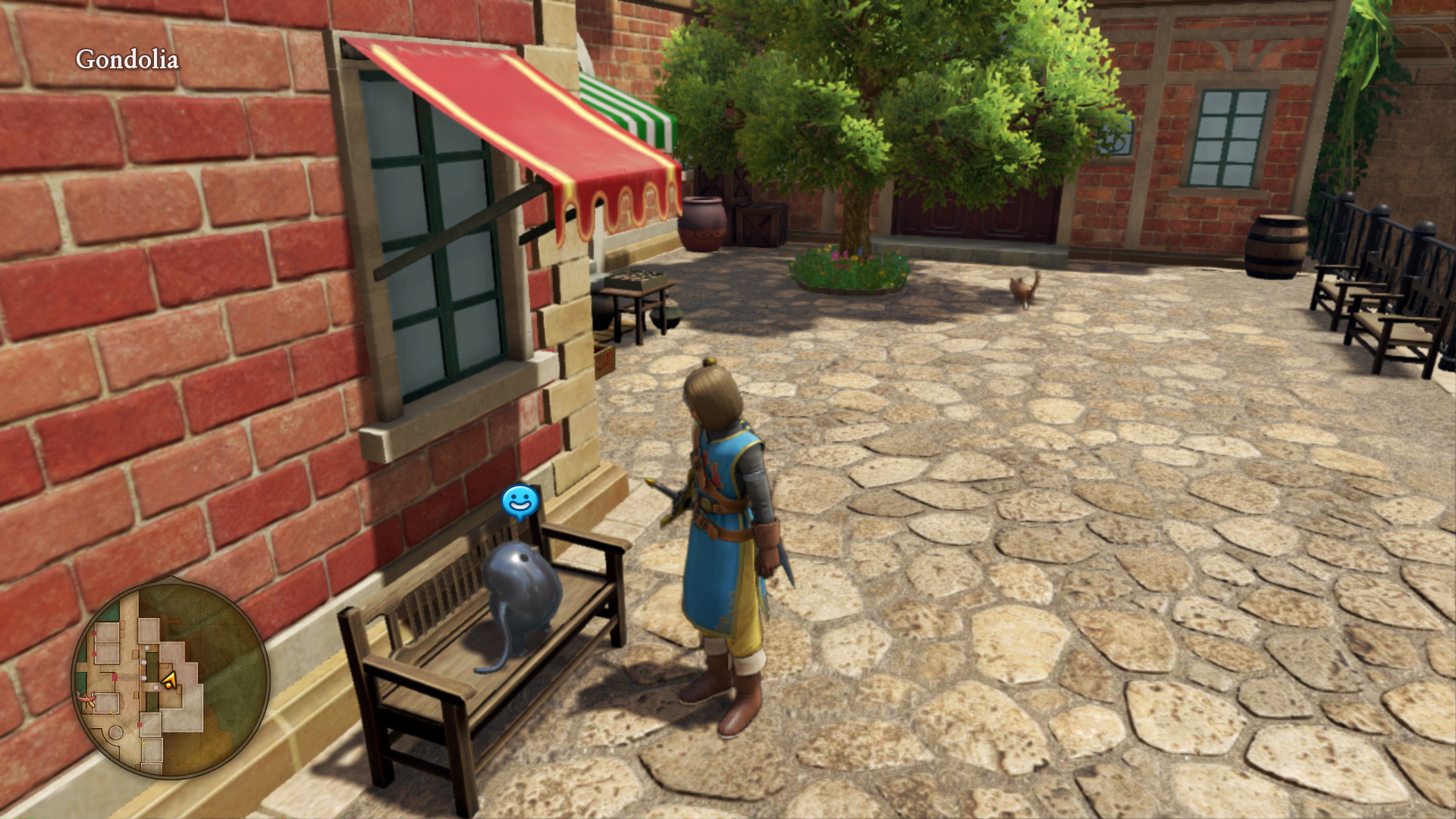Viewport: 1456px width, 819px height.
Task: Click a red quest marker on the minimap
Action: [x=93, y=633]
